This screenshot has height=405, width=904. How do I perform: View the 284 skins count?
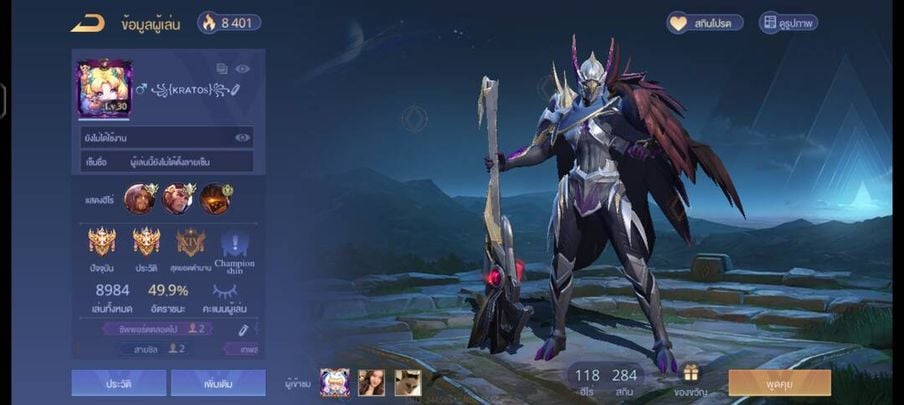625,380
